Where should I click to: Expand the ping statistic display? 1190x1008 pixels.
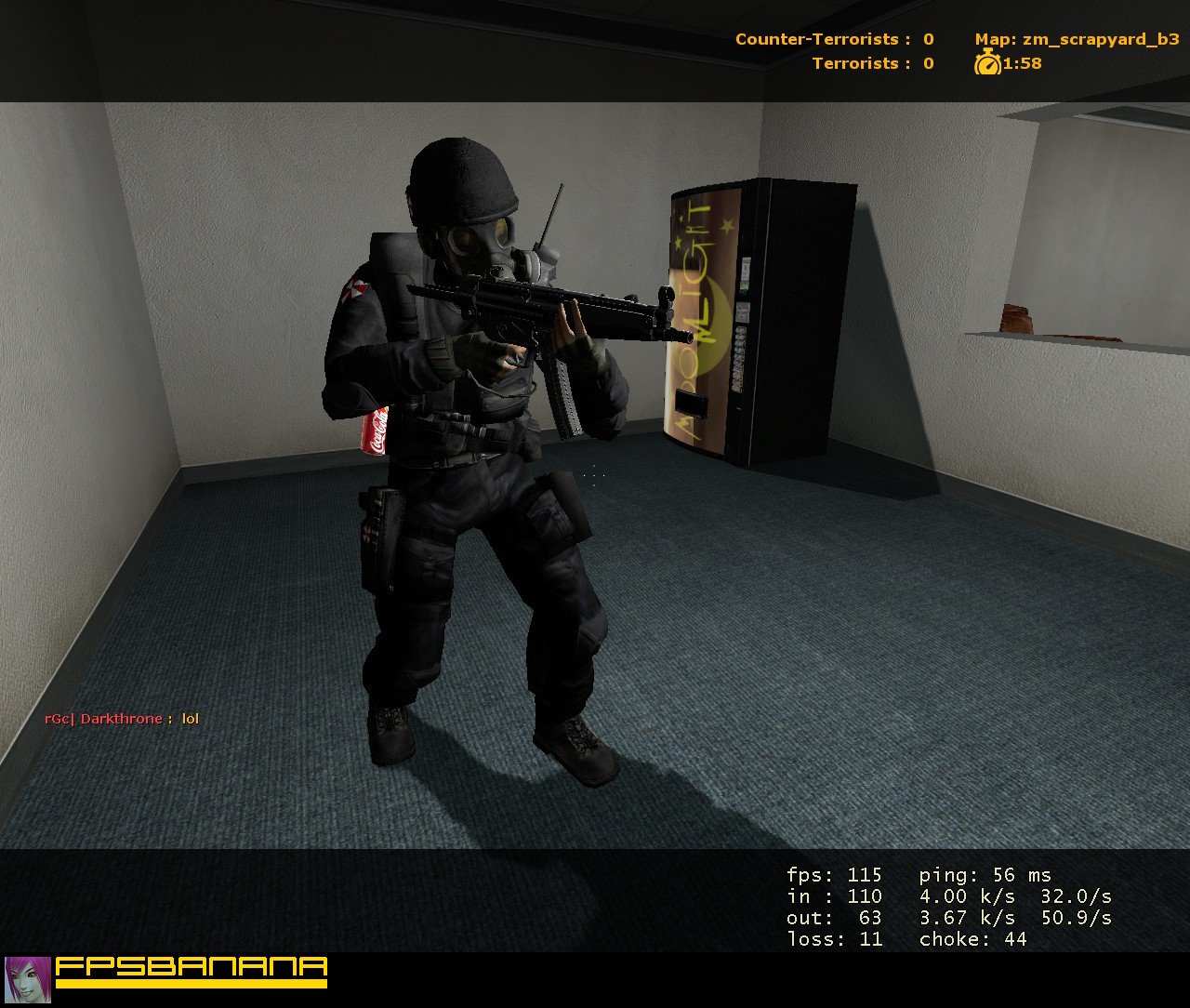point(985,875)
